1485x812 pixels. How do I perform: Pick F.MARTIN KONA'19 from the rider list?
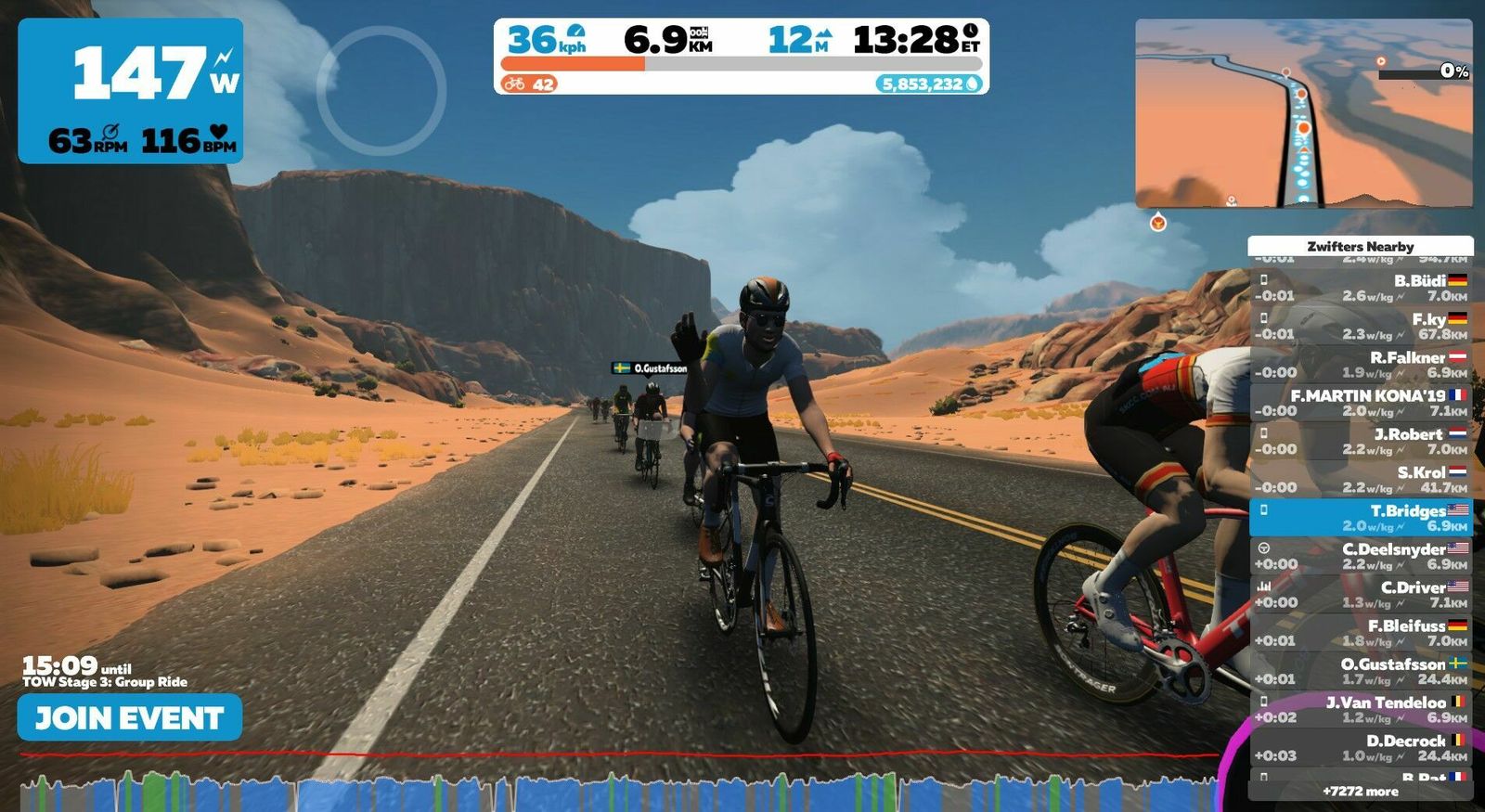pyautogui.click(x=1360, y=403)
